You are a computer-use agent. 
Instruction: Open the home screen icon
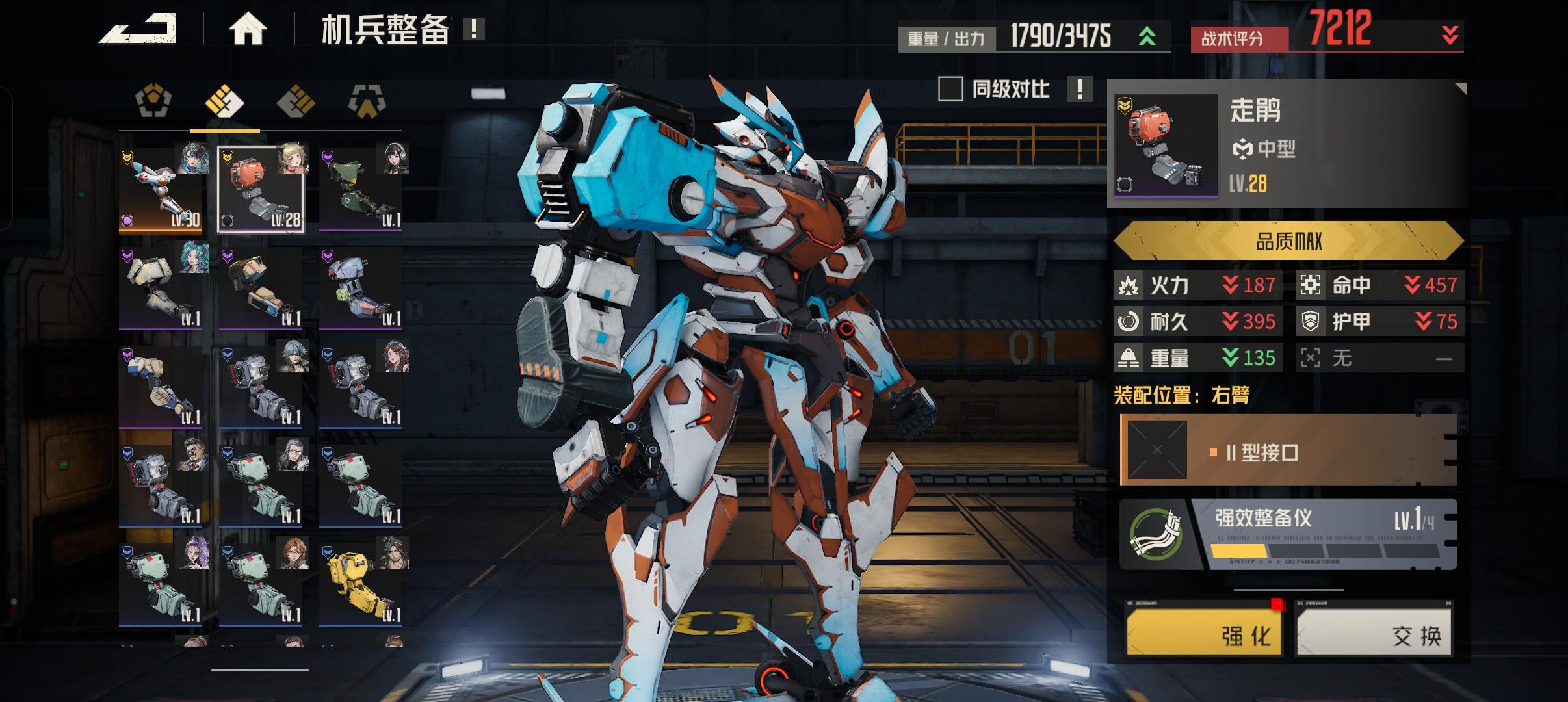(x=248, y=29)
